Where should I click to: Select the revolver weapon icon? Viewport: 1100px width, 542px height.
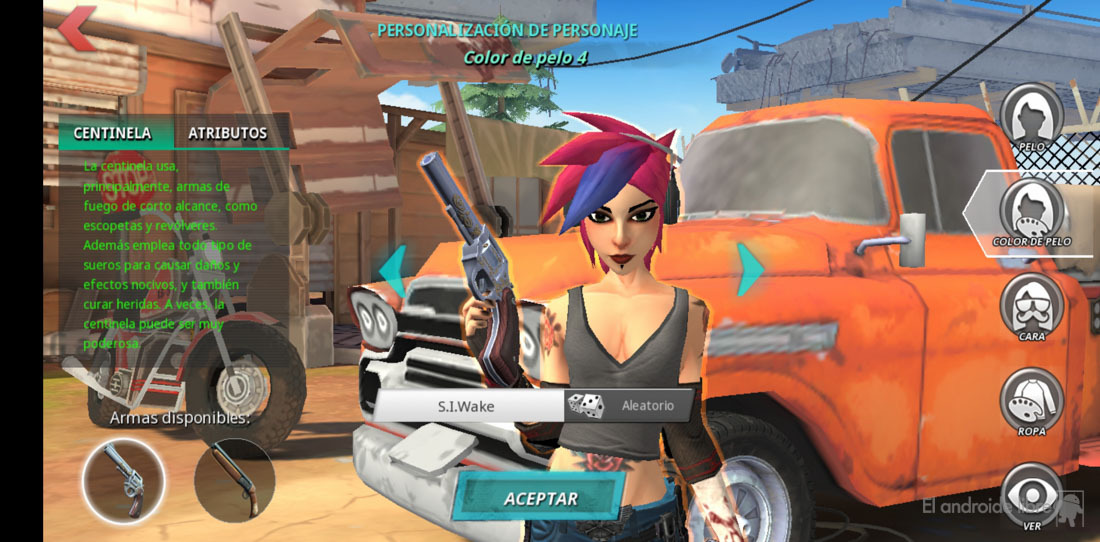tap(123, 480)
